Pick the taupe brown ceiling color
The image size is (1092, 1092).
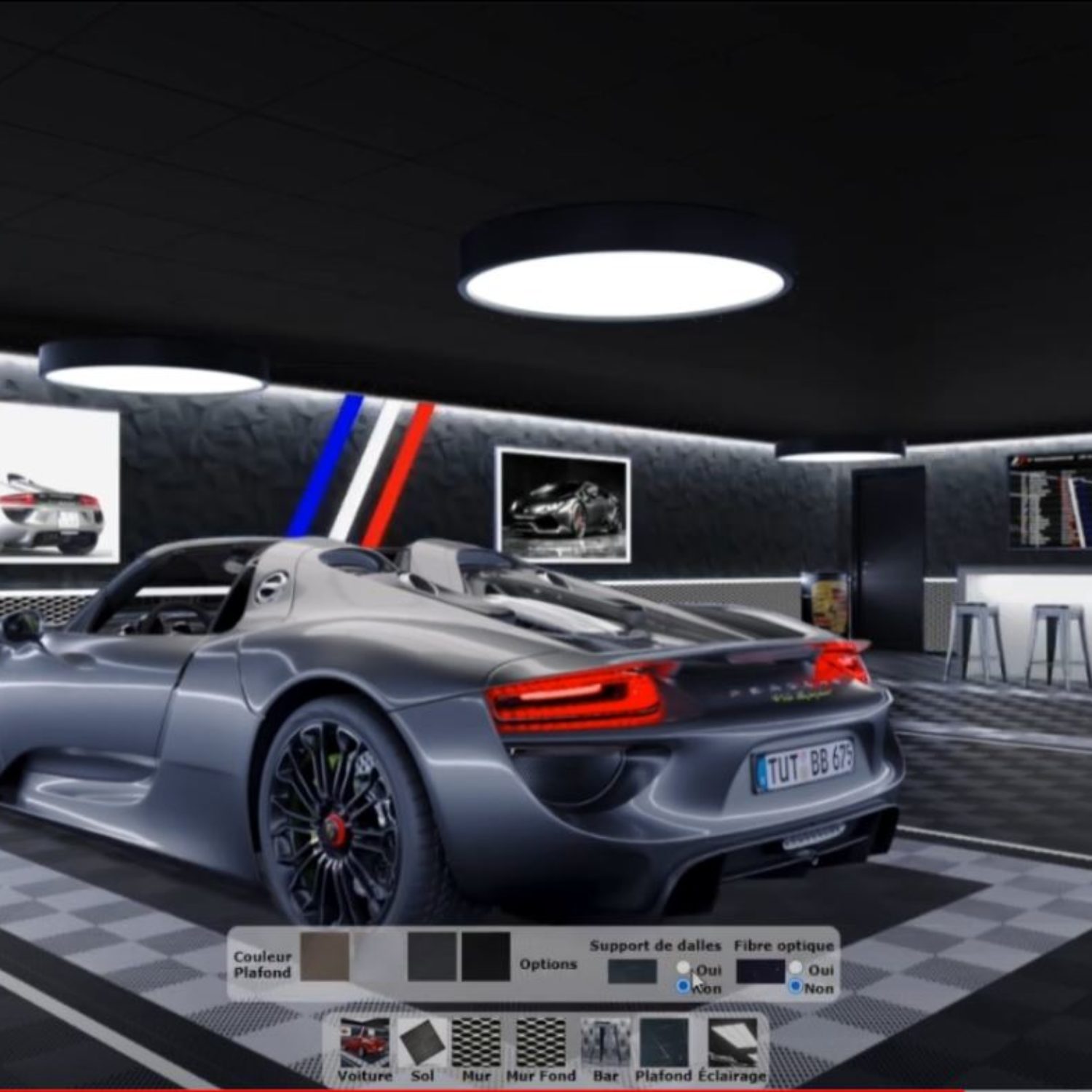325,957
